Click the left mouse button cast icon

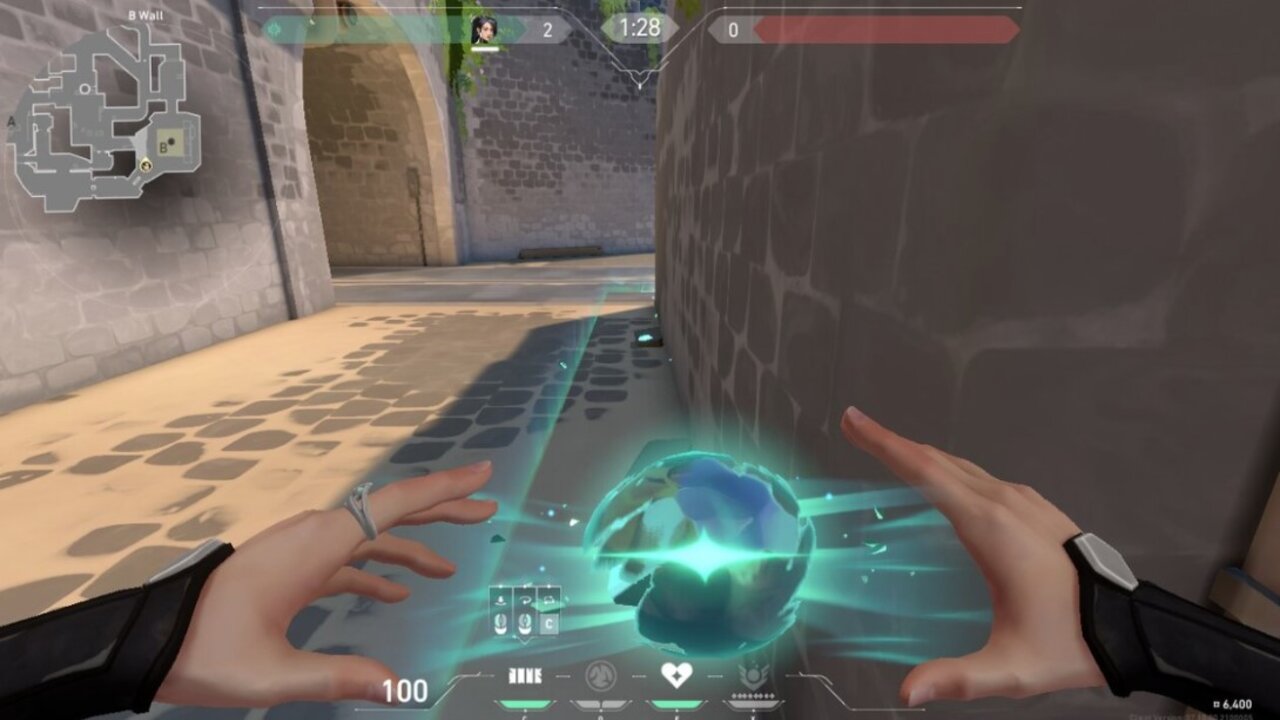click(500, 623)
